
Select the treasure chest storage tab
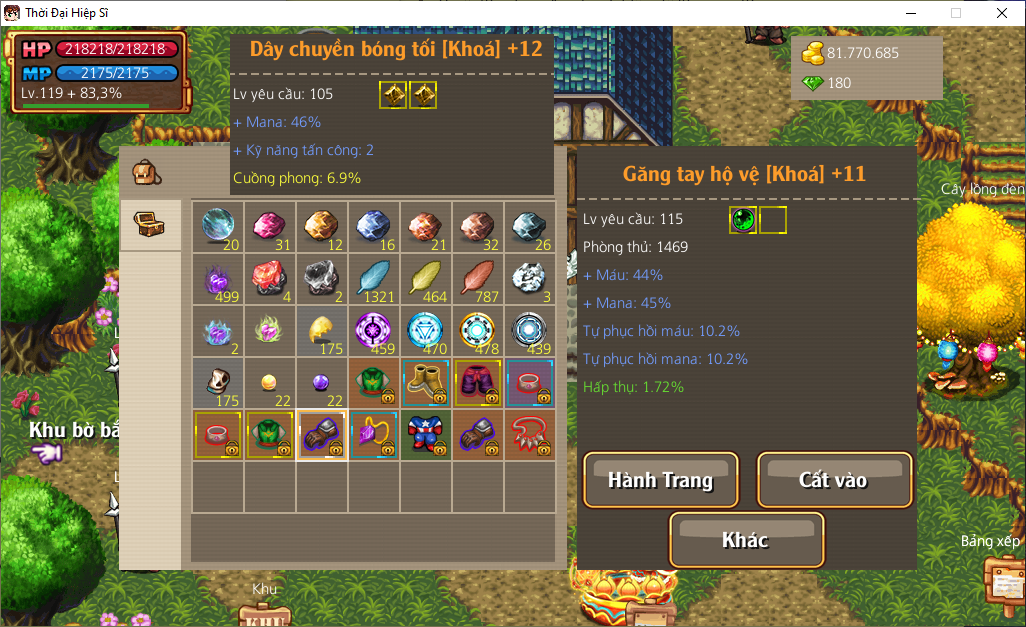150,224
